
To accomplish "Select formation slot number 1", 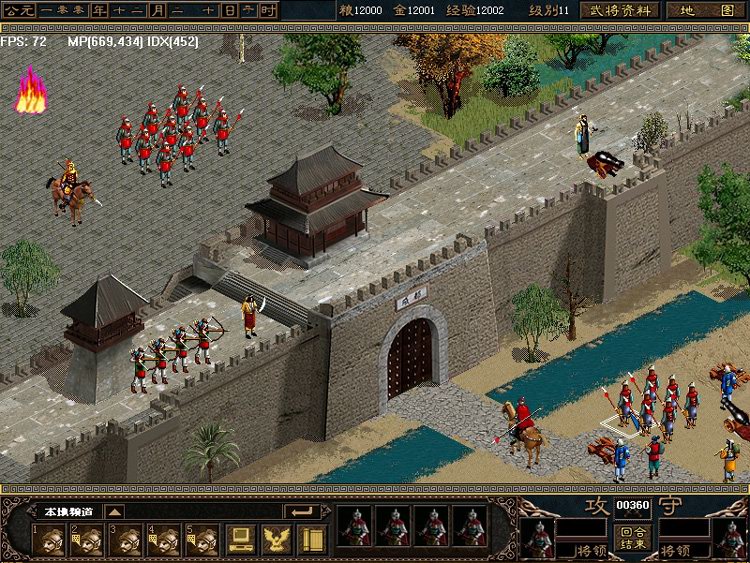I will point(49,540).
